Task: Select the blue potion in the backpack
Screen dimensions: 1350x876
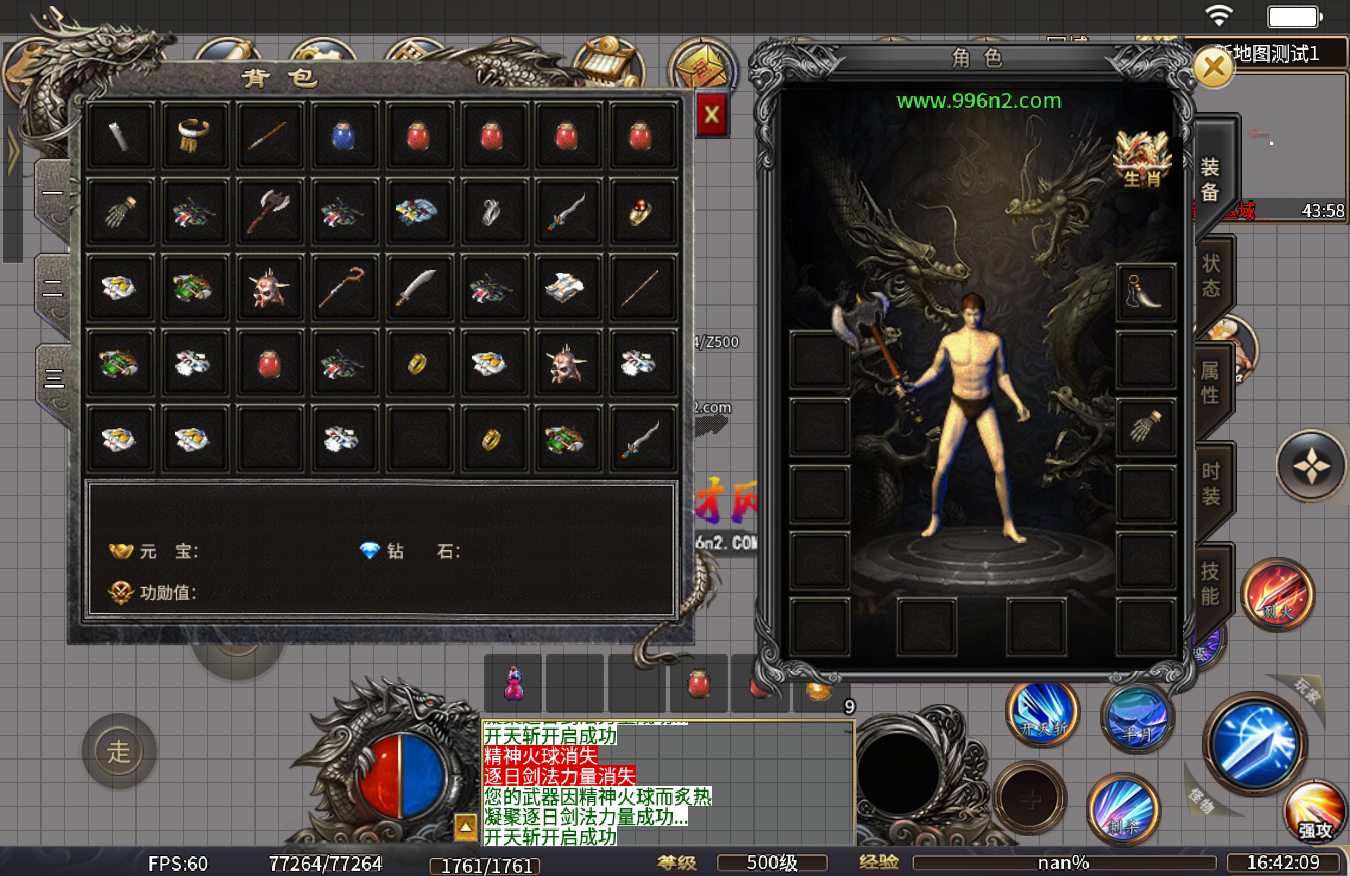Action: click(x=343, y=135)
